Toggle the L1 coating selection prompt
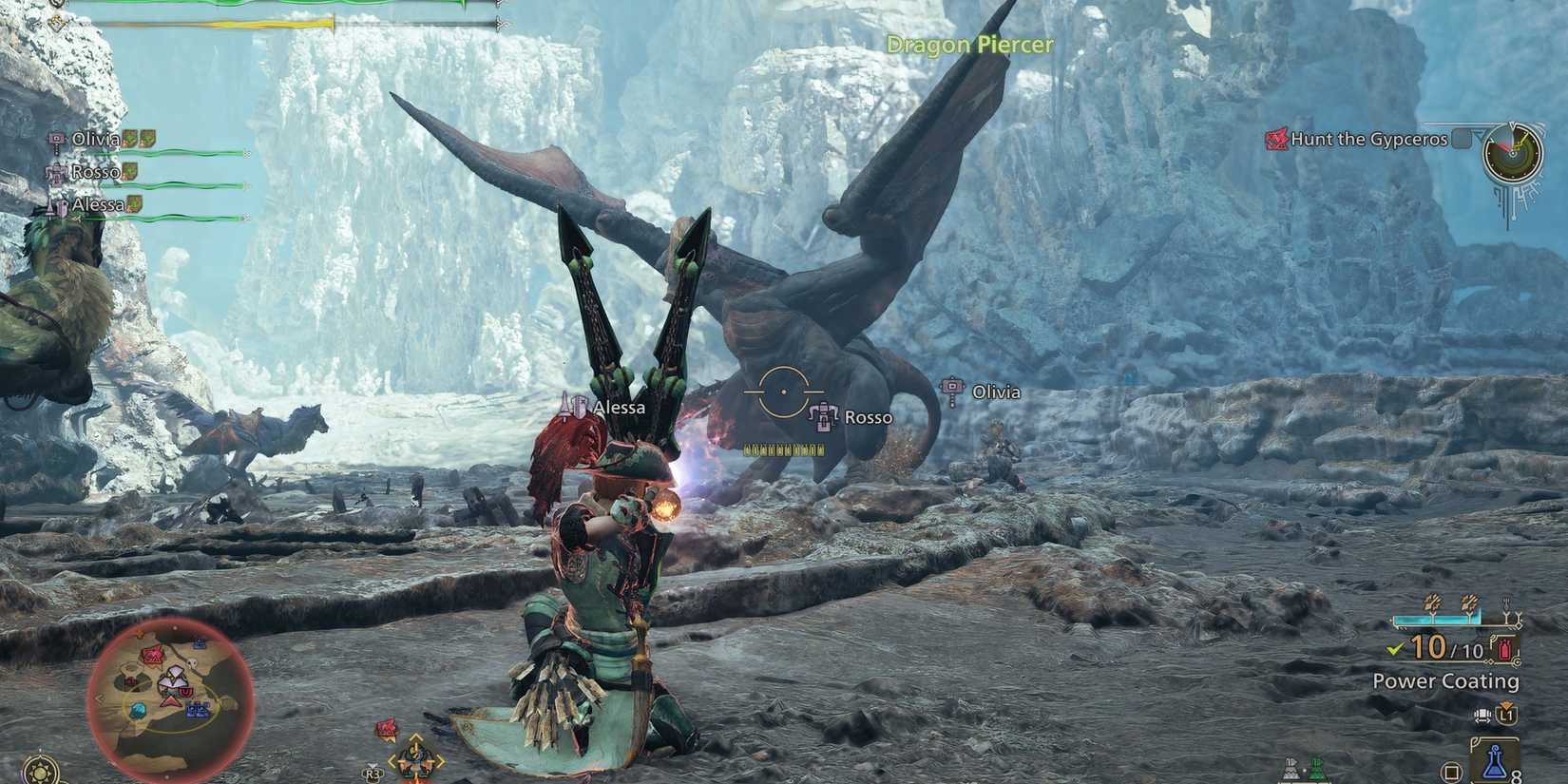This screenshot has width=1568, height=784. tap(1506, 714)
